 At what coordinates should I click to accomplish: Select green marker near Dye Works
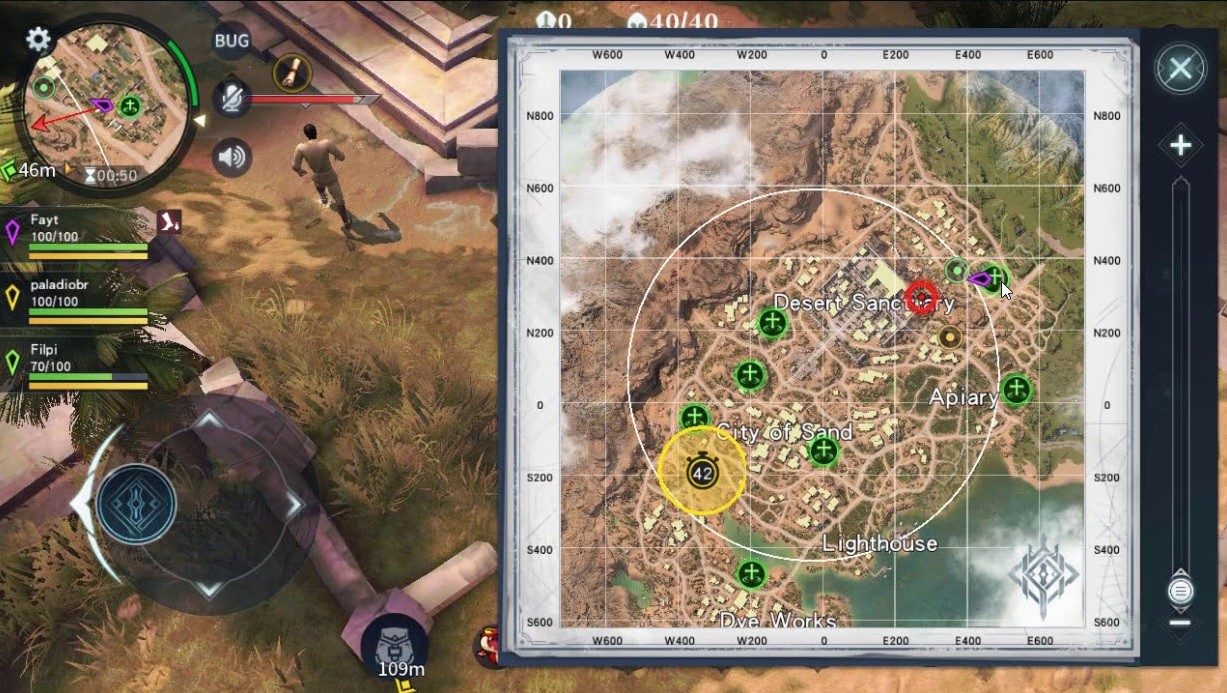751,574
